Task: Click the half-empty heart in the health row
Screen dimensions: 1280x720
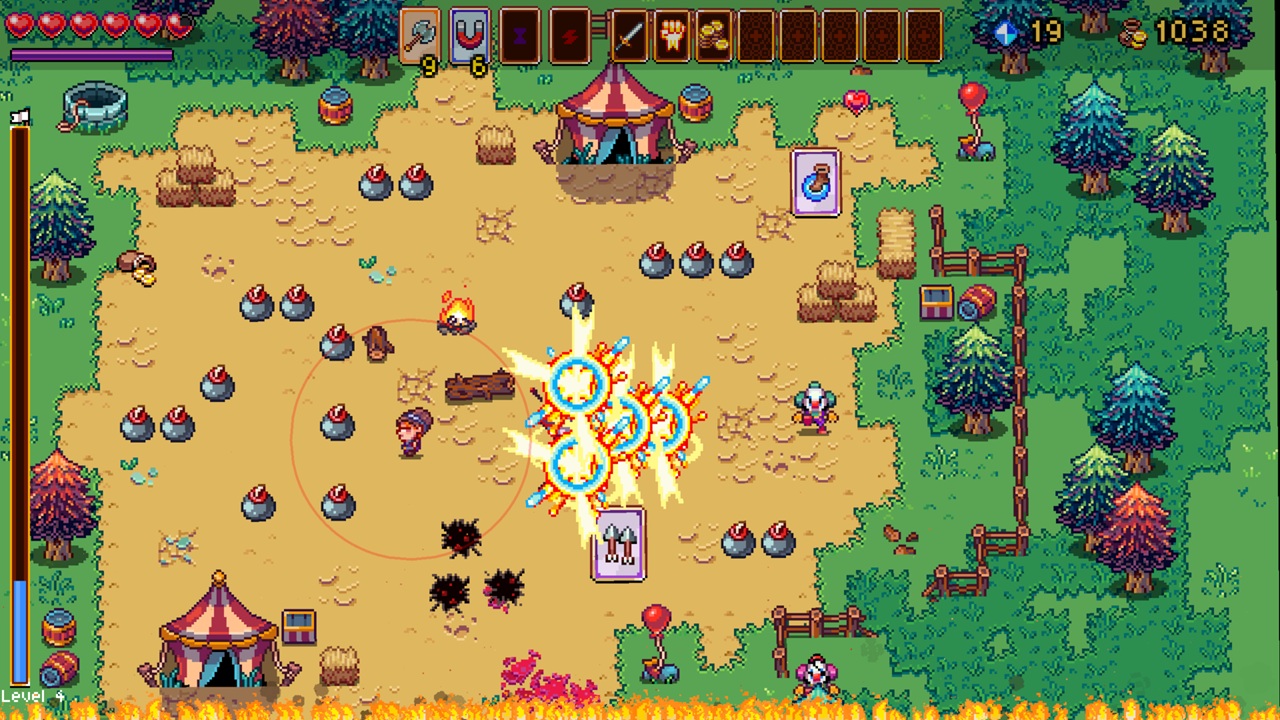Action: [x=180, y=25]
